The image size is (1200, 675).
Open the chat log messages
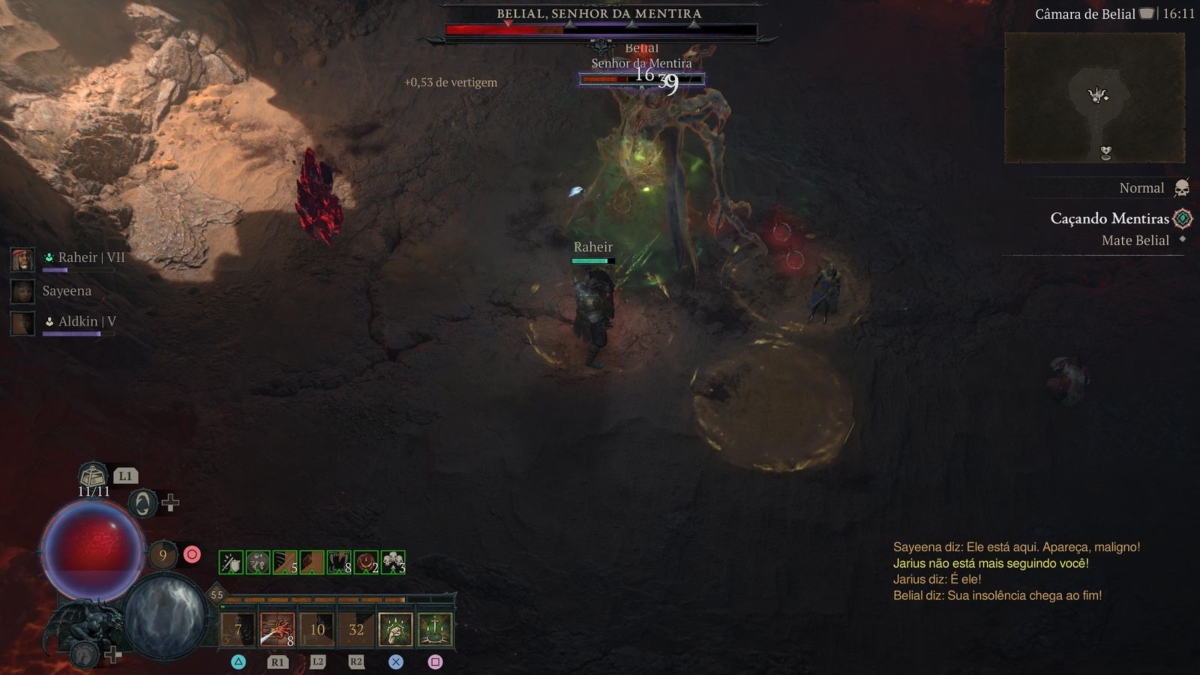click(1016, 571)
